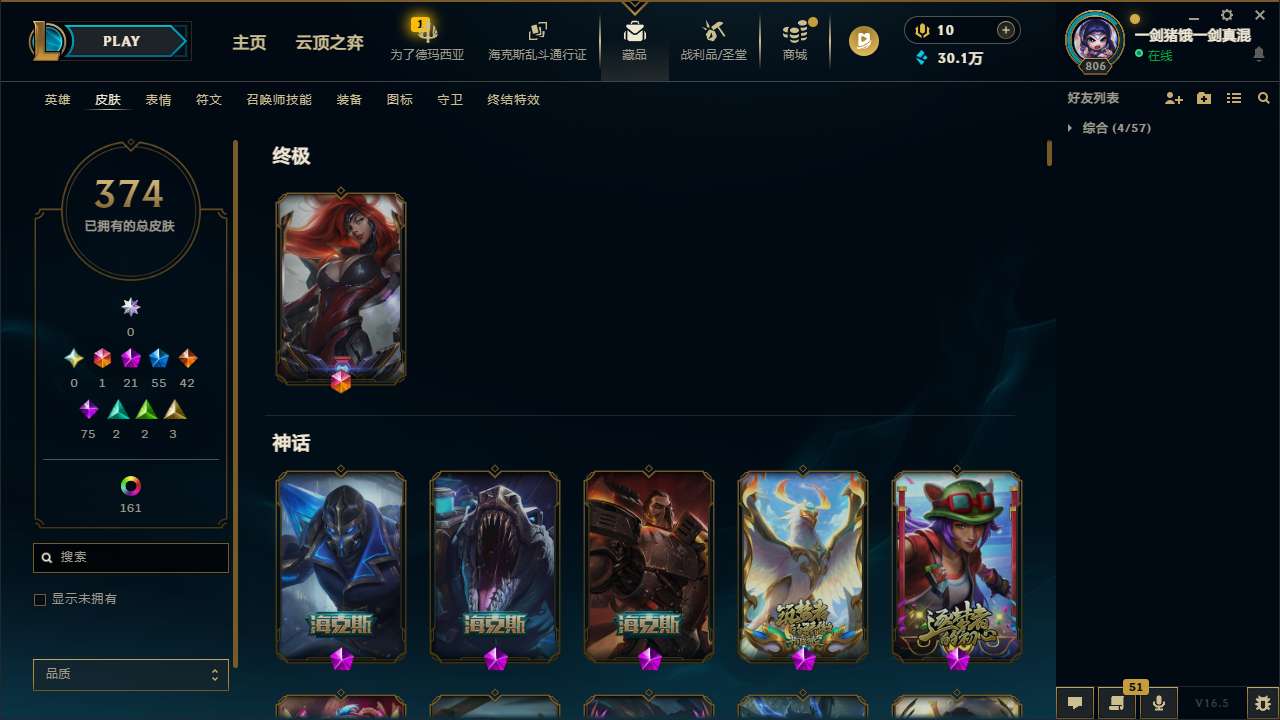Image resolution: width=1280 pixels, height=720 pixels.
Task: Toggle the microphone in the bottom bar
Action: (1158, 702)
